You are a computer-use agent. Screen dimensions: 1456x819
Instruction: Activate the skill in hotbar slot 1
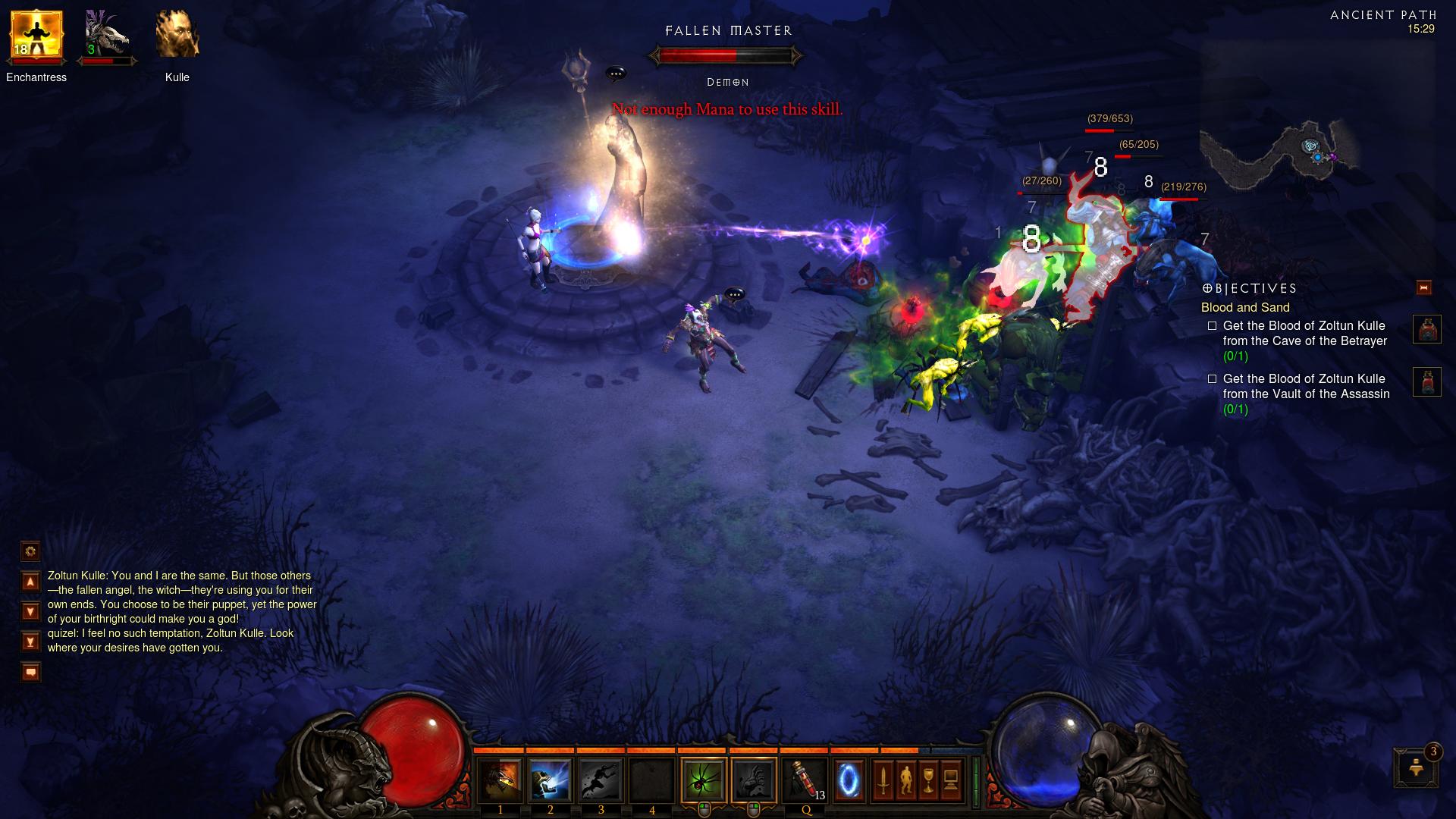(500, 780)
